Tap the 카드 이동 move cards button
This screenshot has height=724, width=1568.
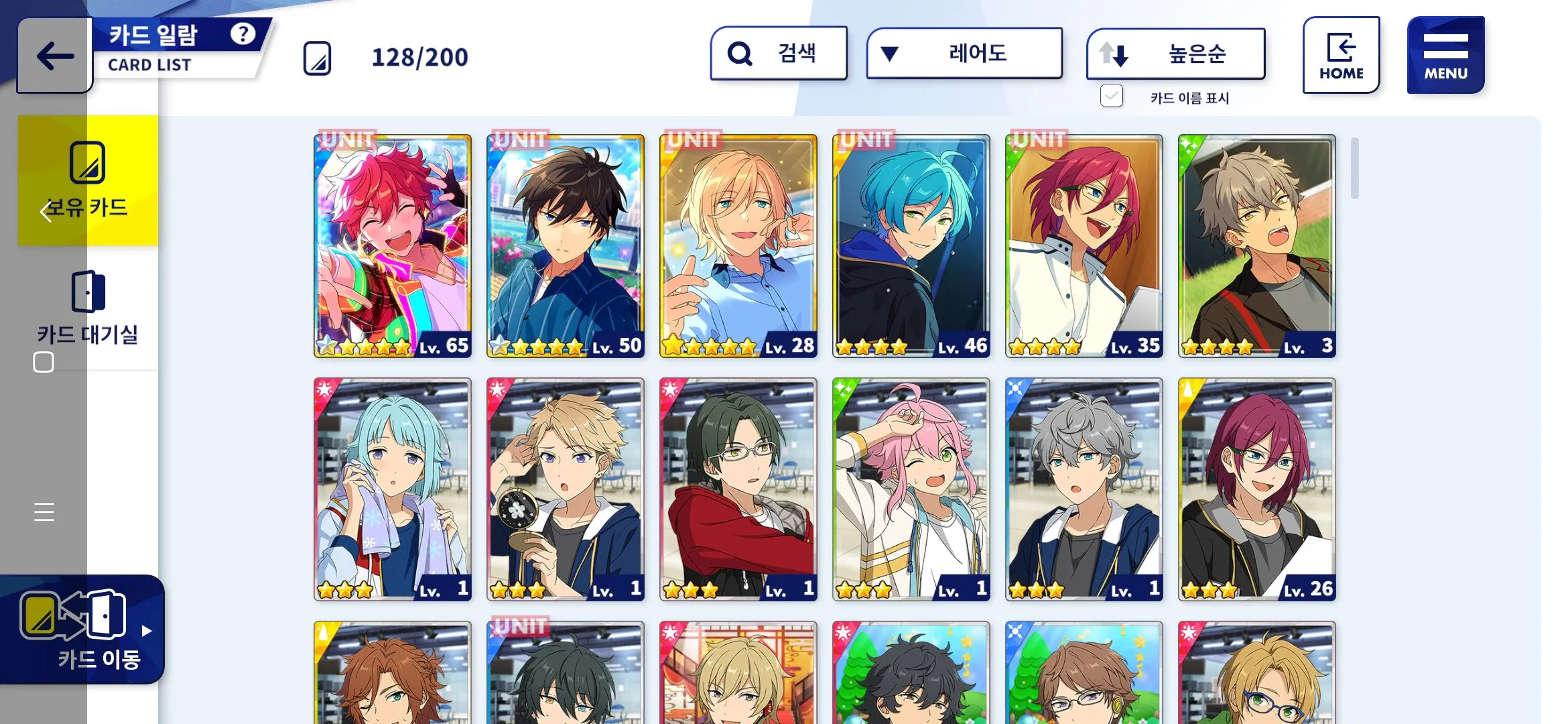click(x=82, y=629)
